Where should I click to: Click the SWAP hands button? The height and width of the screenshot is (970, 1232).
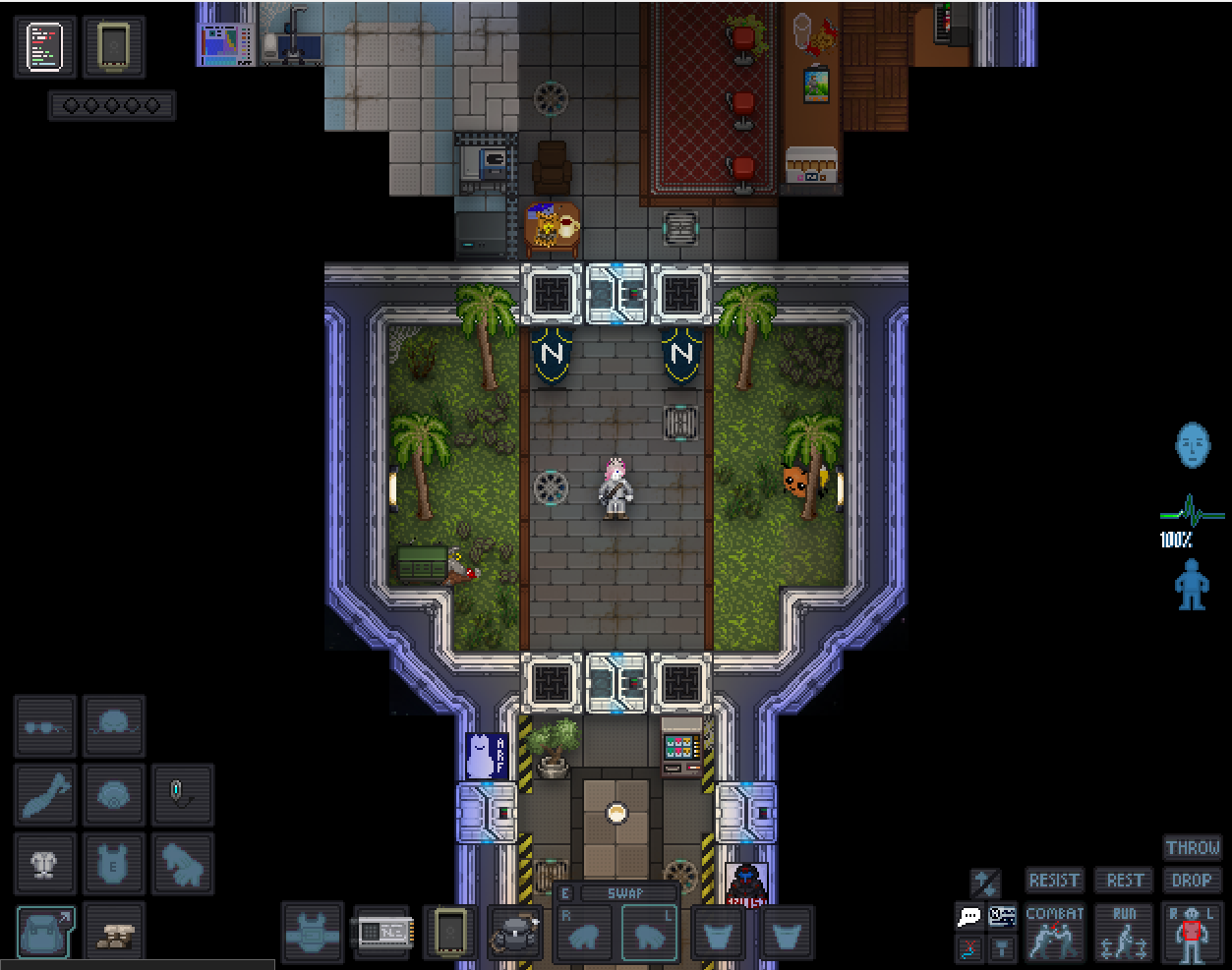pyautogui.click(x=623, y=893)
